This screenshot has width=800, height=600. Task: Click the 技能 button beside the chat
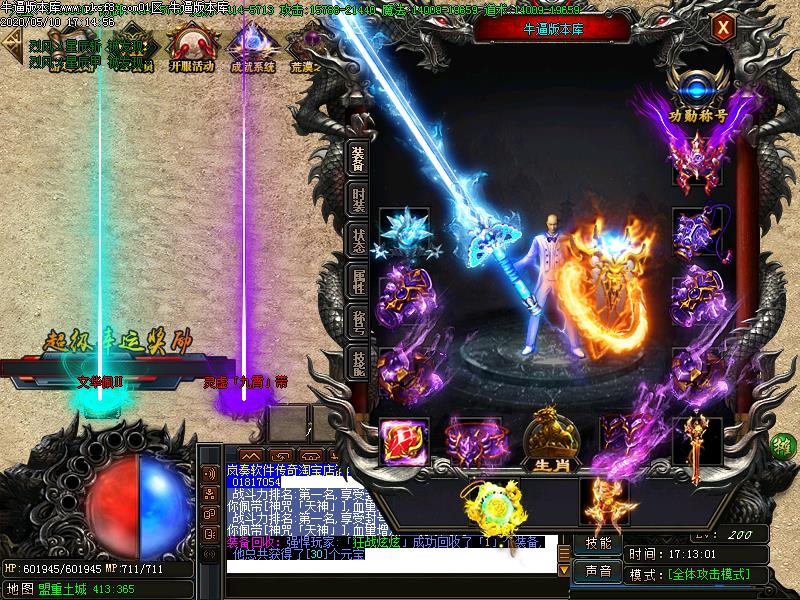point(599,544)
